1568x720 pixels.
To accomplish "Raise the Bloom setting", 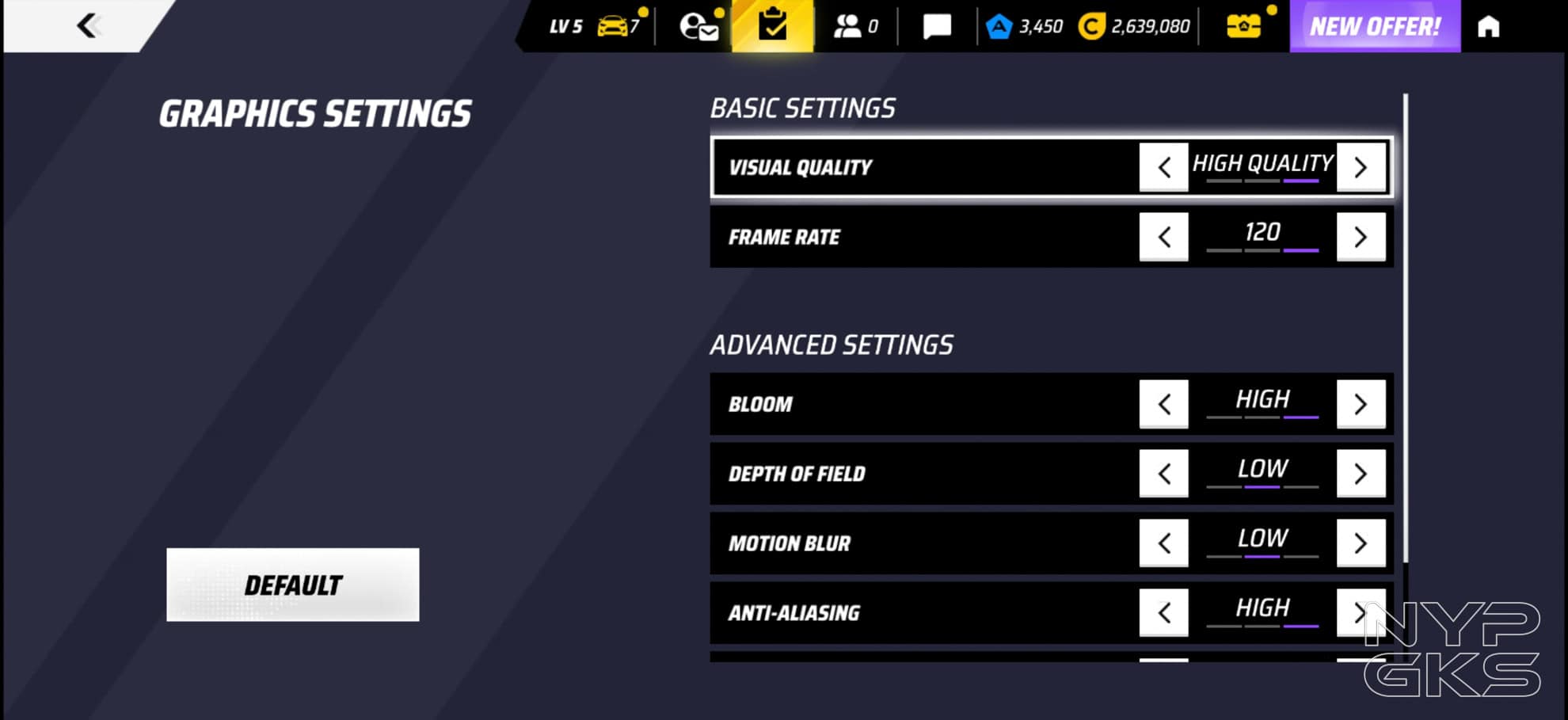I will 1361,403.
